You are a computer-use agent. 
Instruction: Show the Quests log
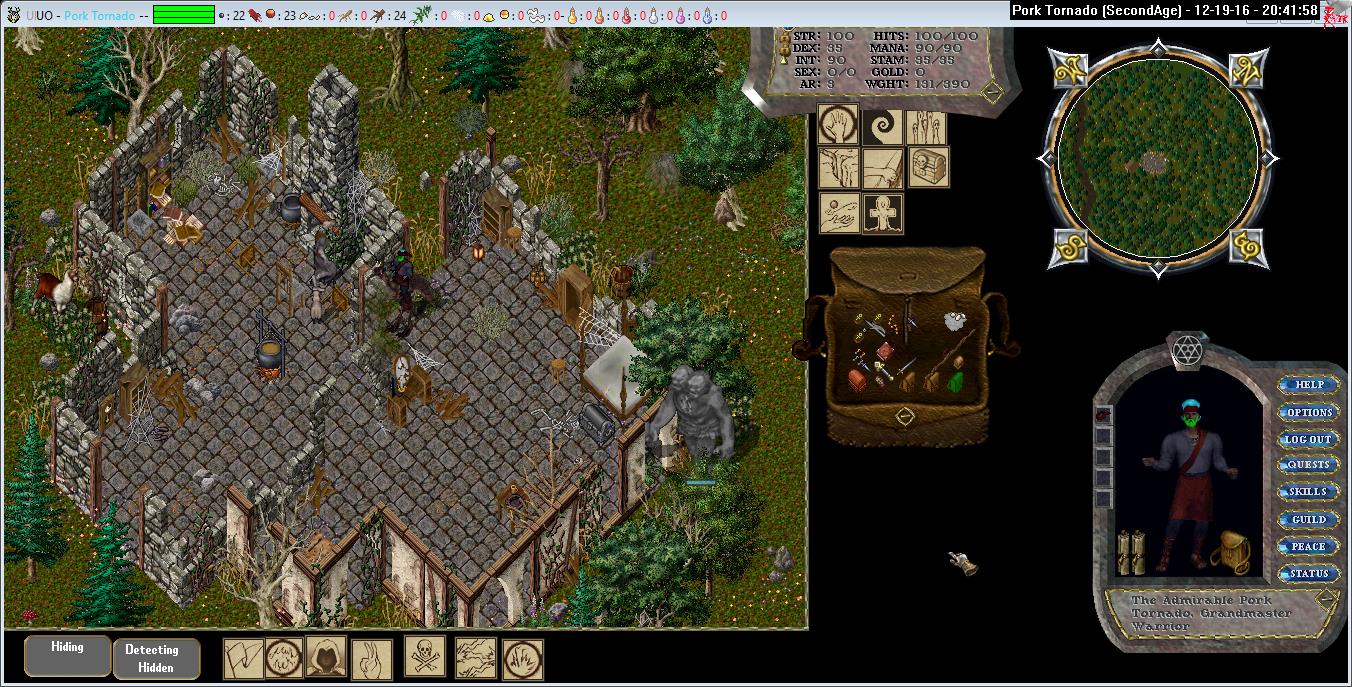[x=1309, y=465]
